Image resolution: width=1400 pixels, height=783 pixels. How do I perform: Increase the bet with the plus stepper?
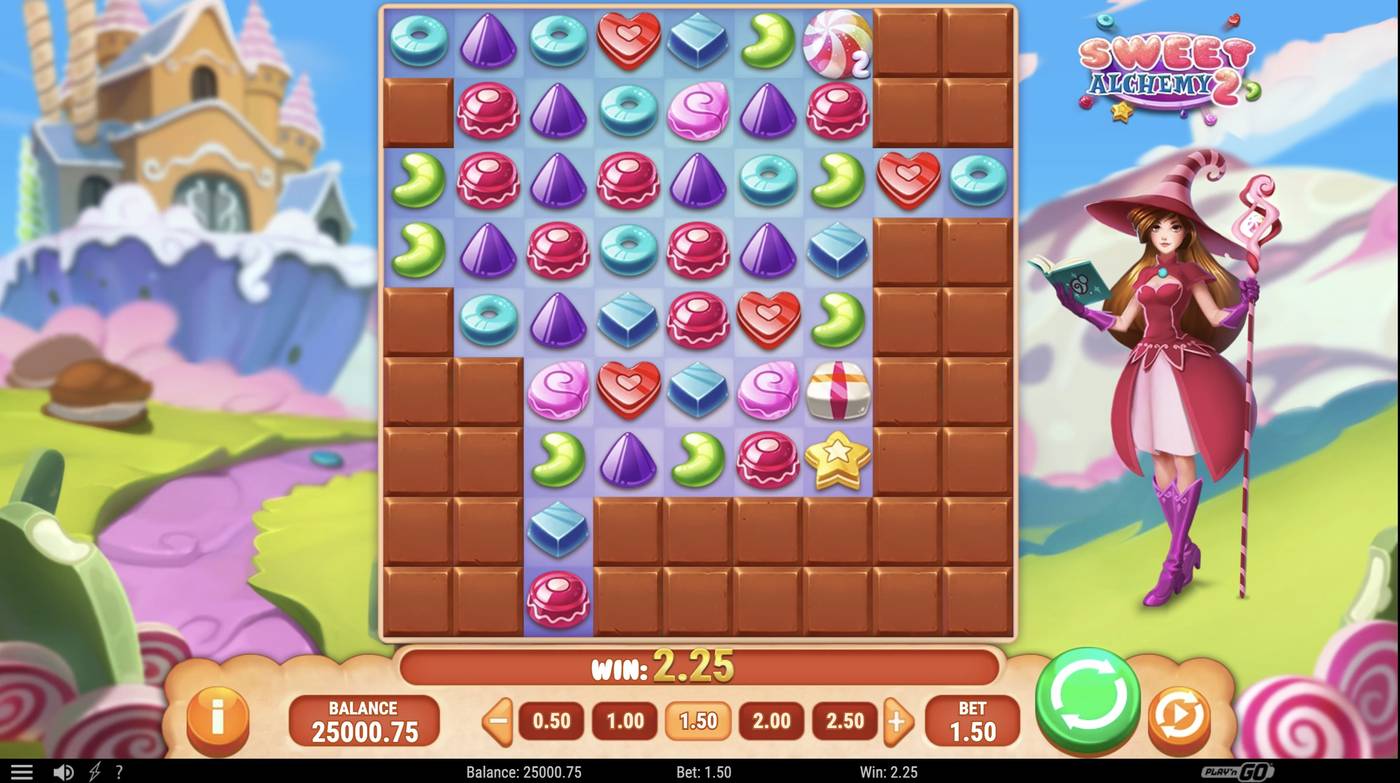point(898,721)
